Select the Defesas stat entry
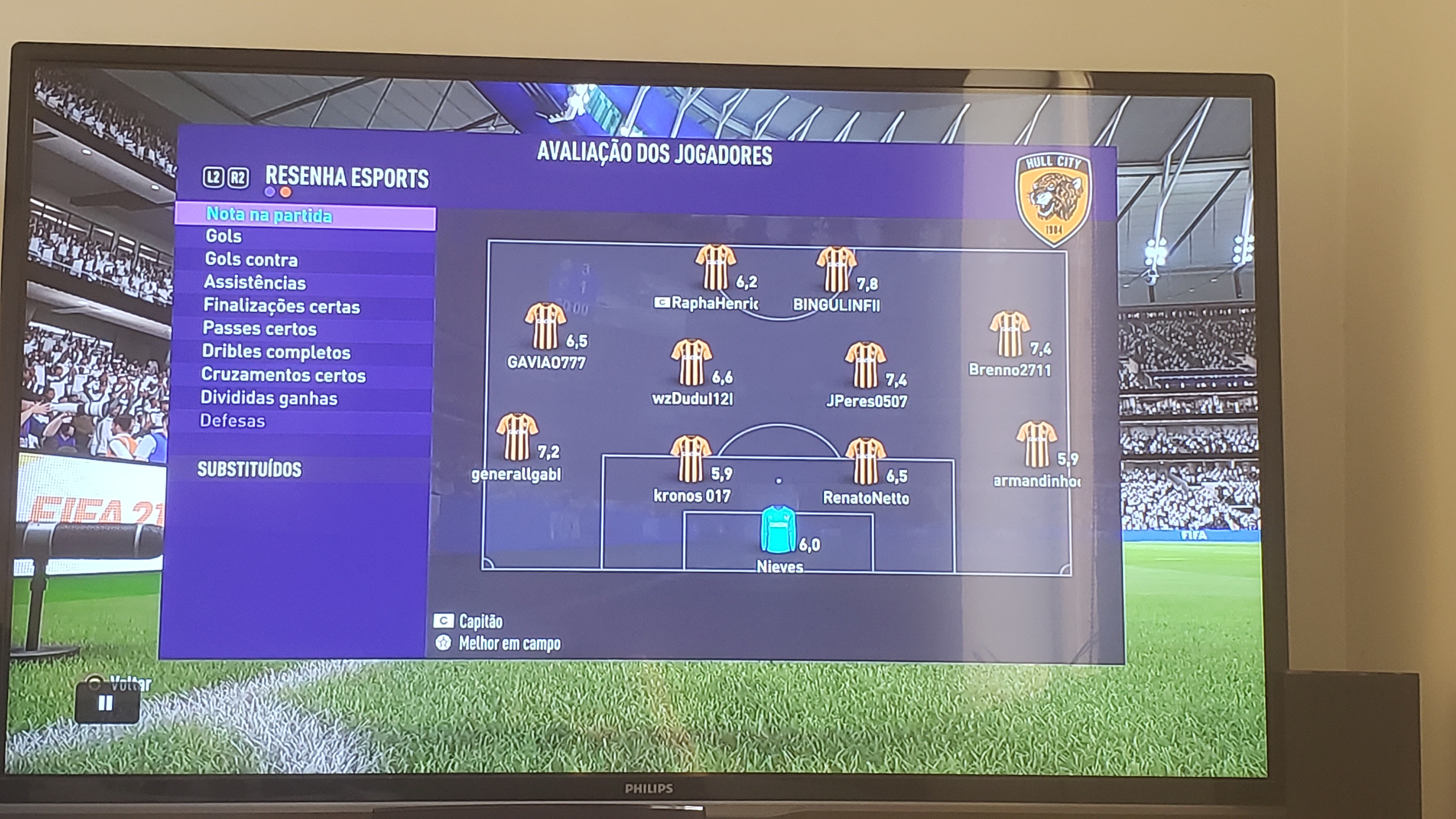This screenshot has width=1456, height=819. pos(233,421)
